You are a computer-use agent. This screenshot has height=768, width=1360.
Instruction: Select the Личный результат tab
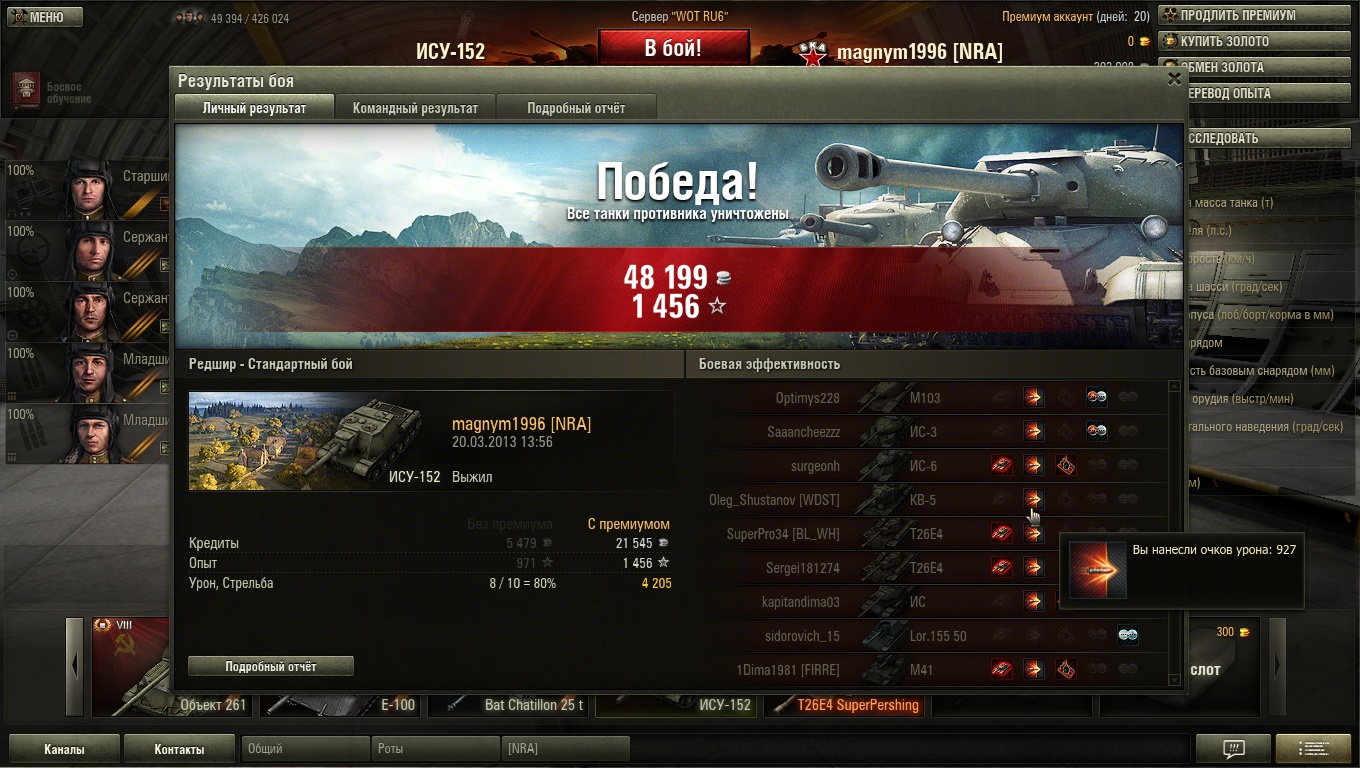[254, 108]
